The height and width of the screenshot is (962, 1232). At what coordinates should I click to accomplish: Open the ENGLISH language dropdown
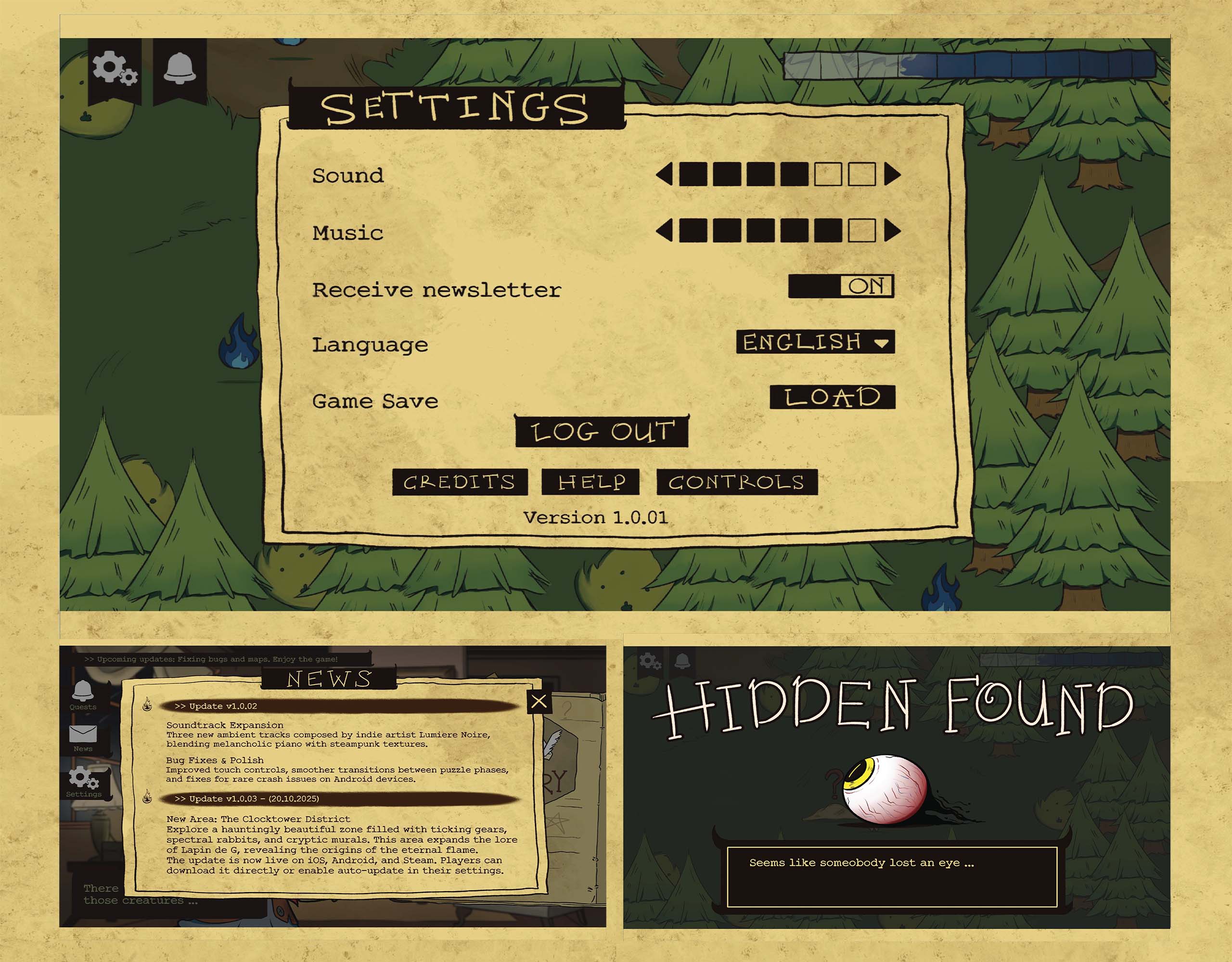[x=815, y=342]
